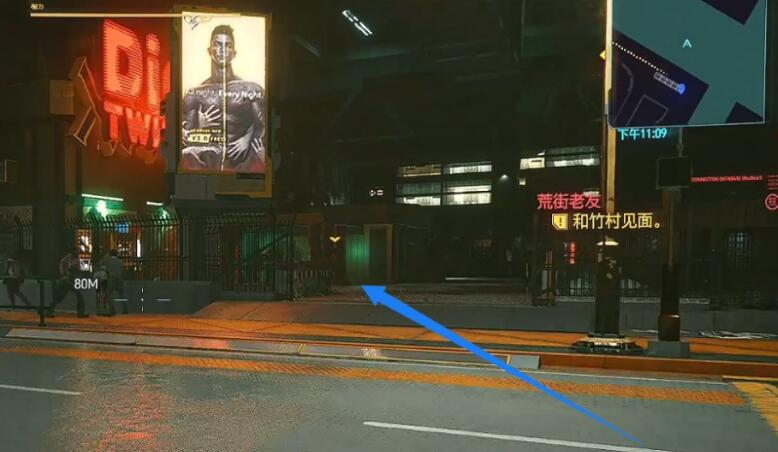This screenshot has width=778, height=452.
Task: Select the 荒街老友 quest title
Action: point(568,201)
